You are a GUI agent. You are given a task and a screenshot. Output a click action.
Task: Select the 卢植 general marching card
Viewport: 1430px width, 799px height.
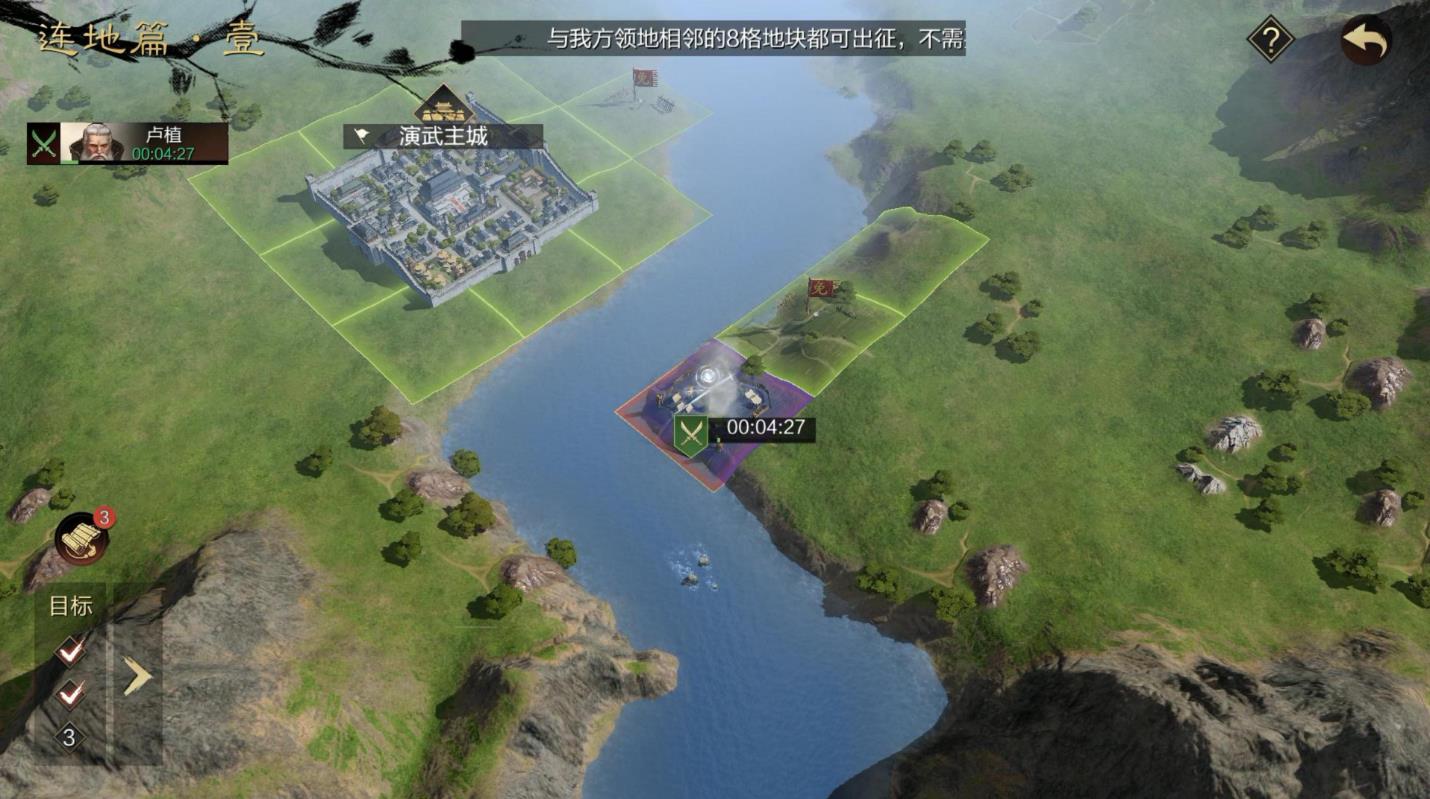point(128,144)
